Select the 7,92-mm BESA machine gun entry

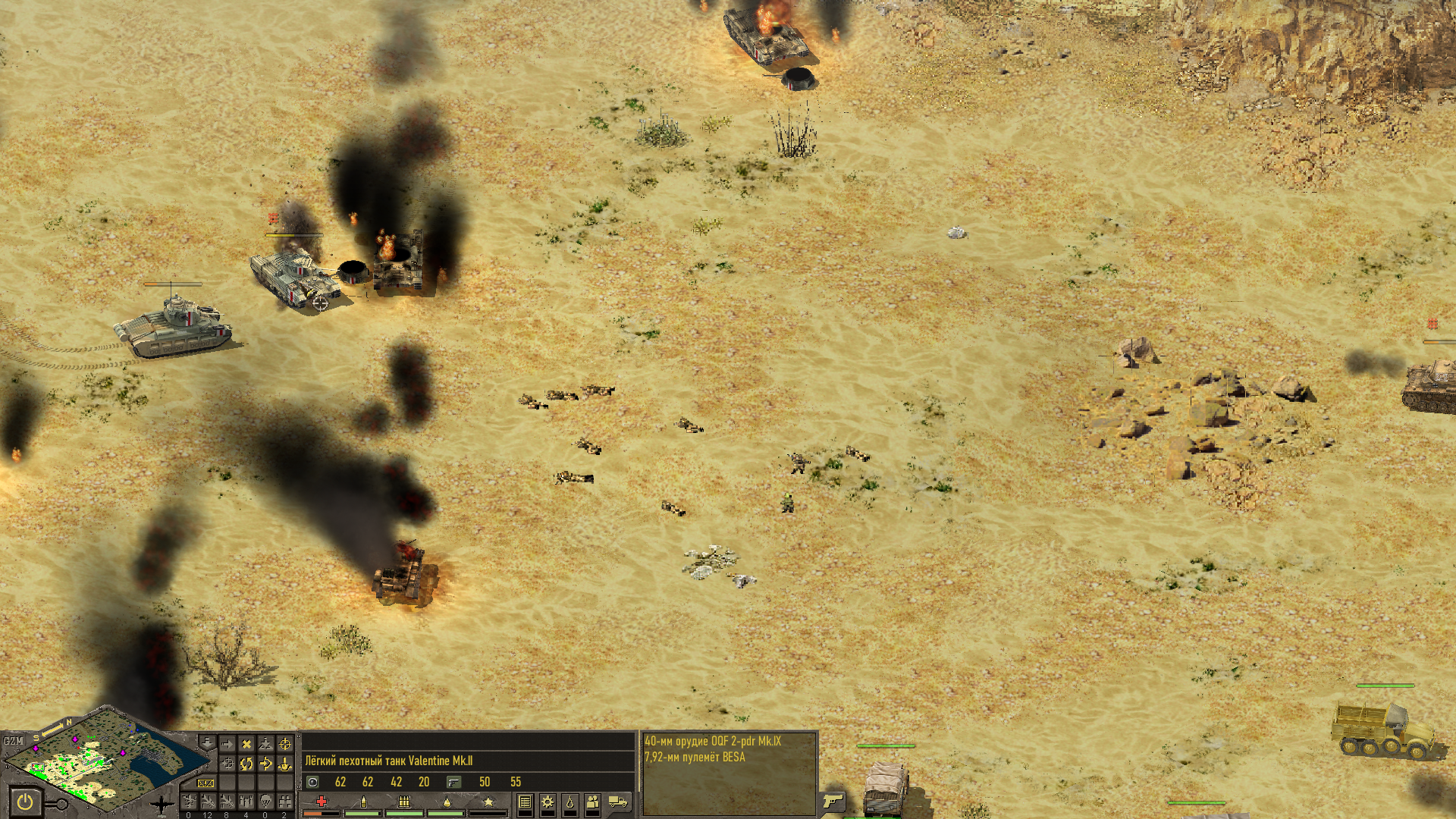[x=695, y=757]
